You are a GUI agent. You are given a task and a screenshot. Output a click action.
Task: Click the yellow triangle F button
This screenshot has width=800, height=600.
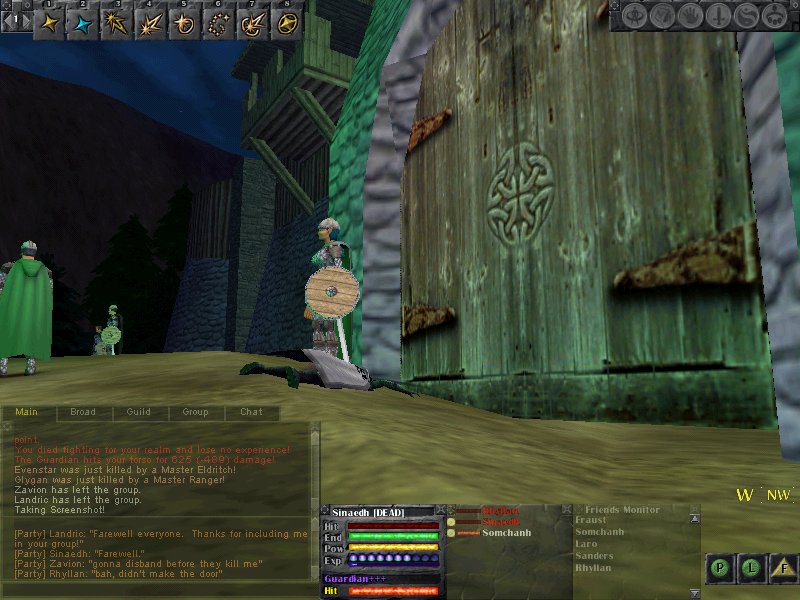(785, 568)
